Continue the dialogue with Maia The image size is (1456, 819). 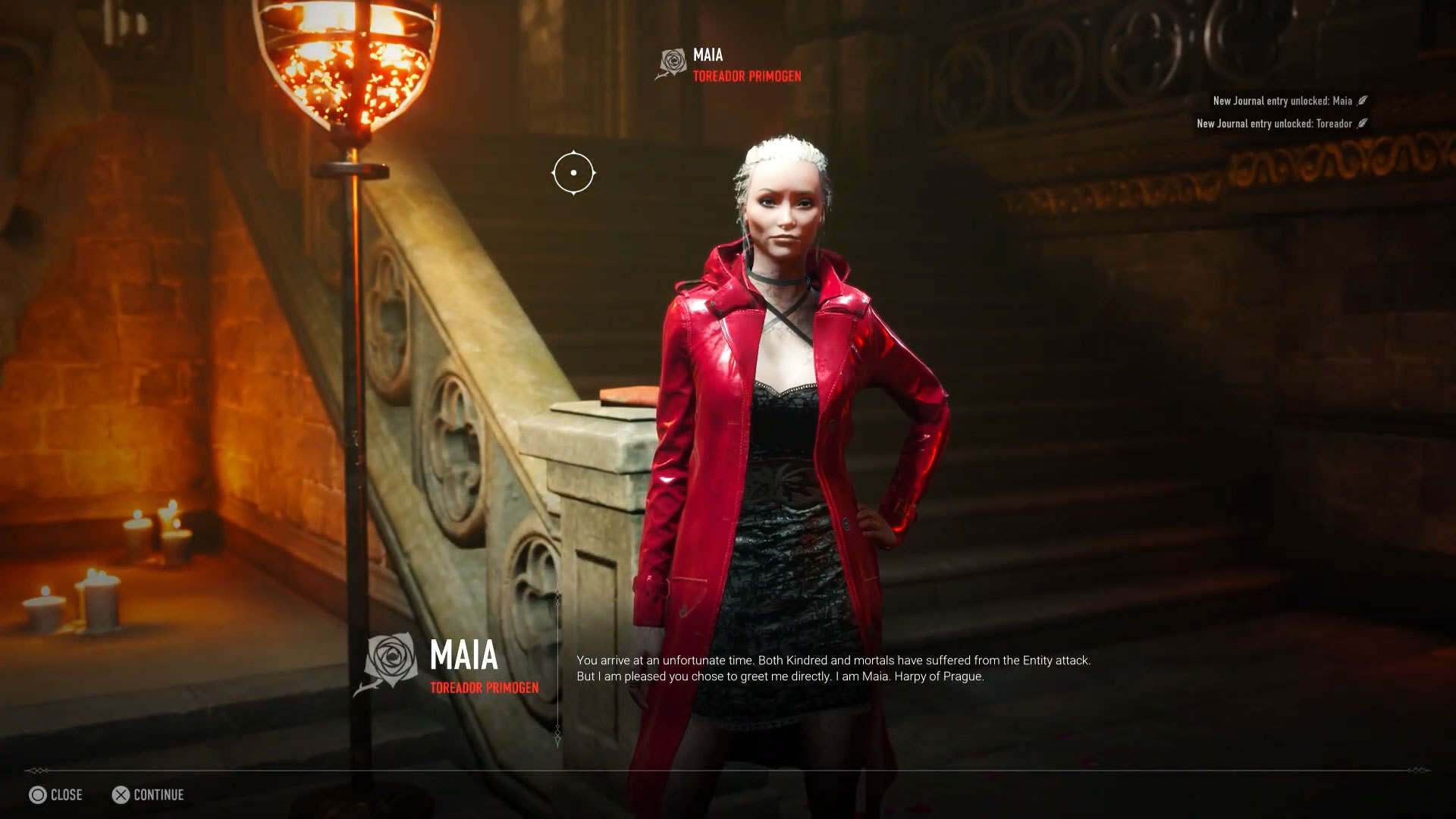tap(148, 795)
